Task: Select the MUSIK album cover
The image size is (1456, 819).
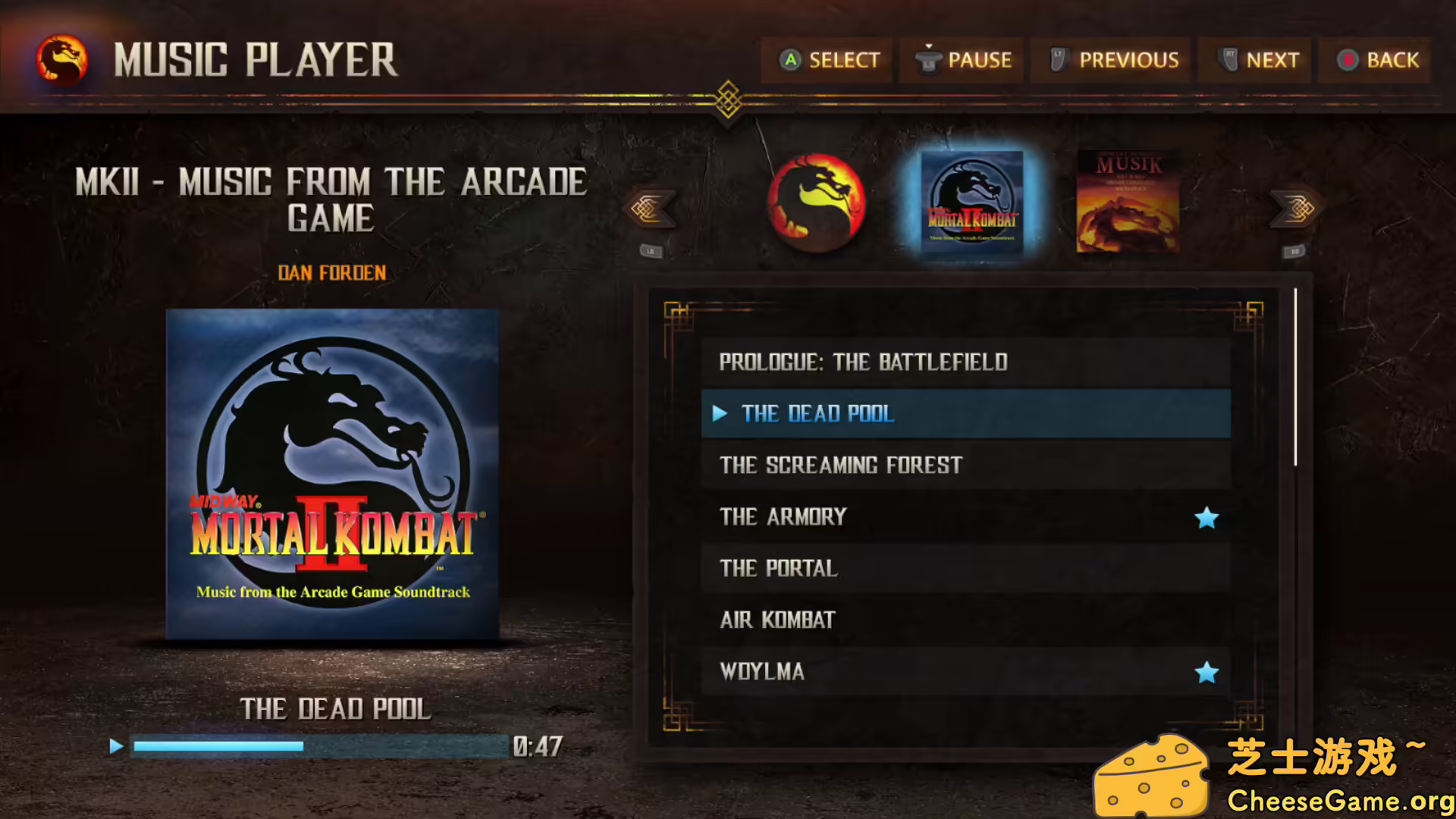Action: pos(1128,202)
